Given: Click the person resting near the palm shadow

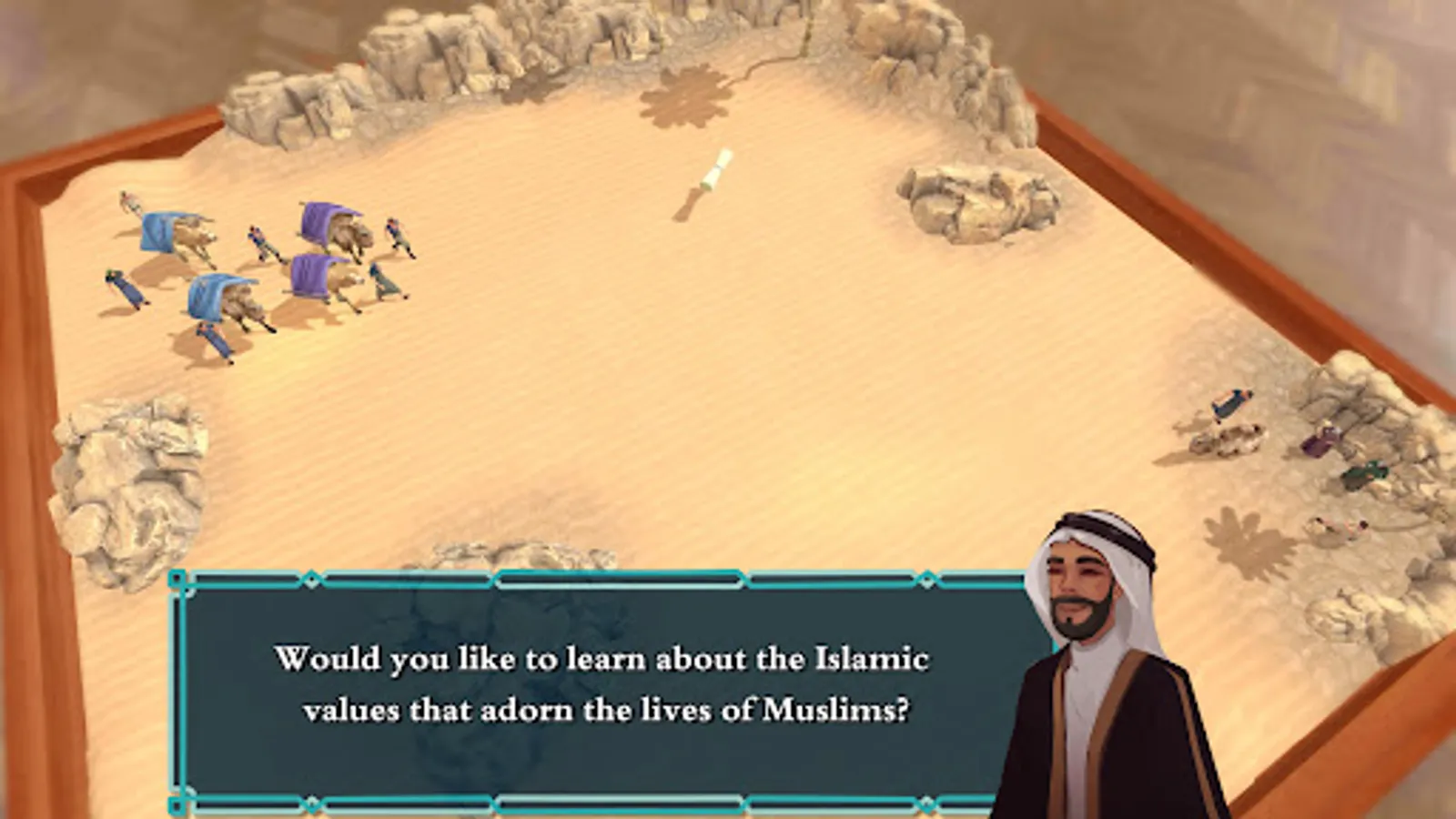Looking at the screenshot, I should [x=1340, y=526].
